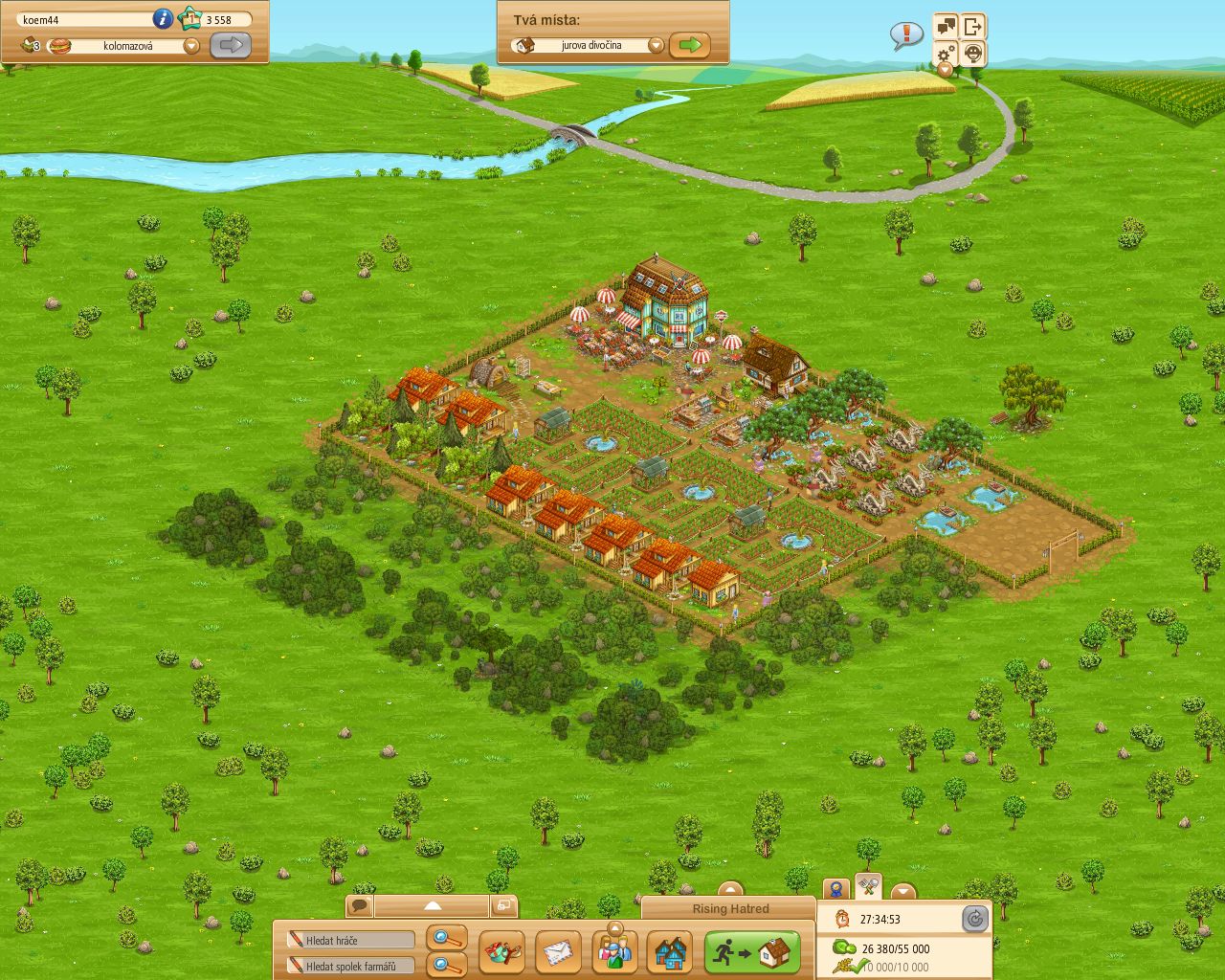Click the Hledat hráče search button
The height and width of the screenshot is (980, 1225).
point(349,940)
